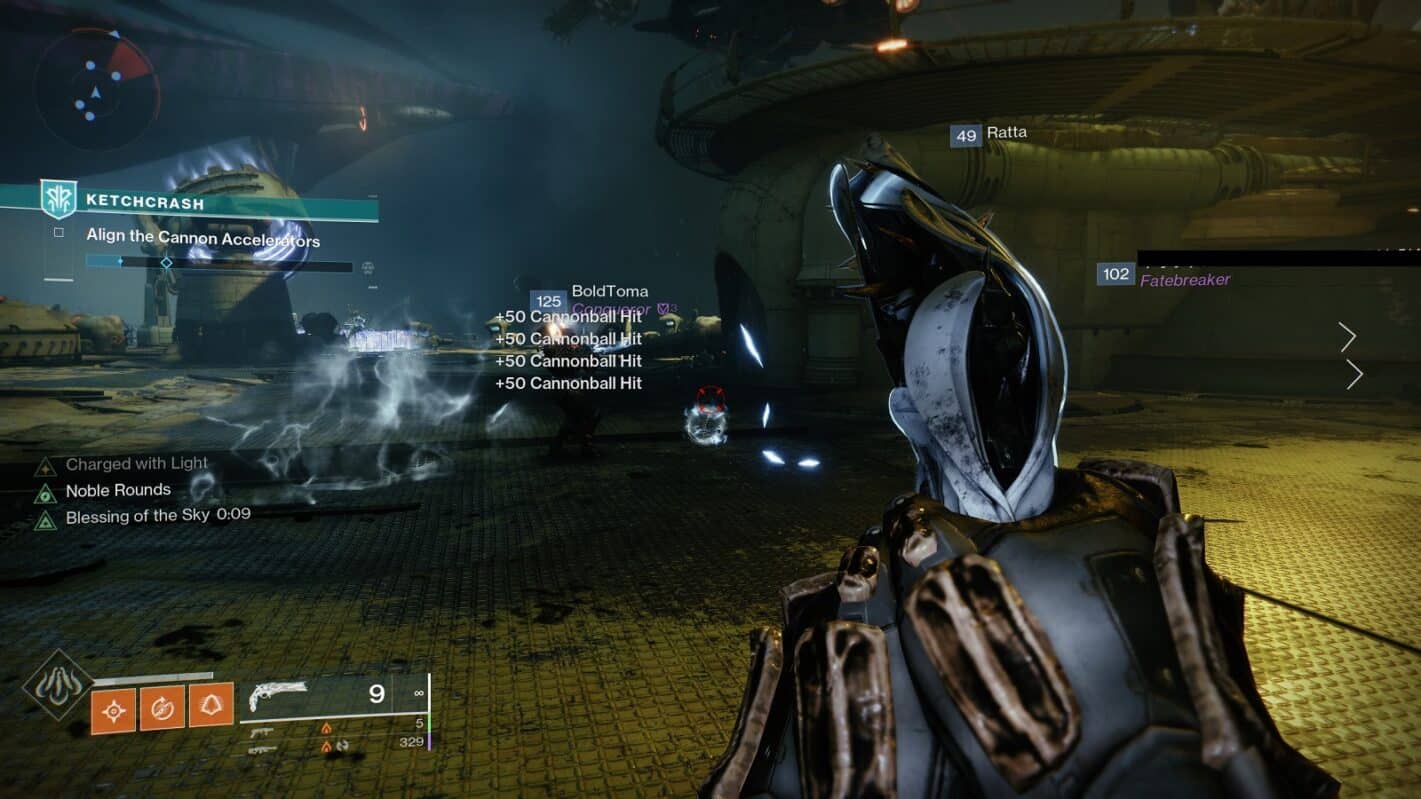The width and height of the screenshot is (1421, 799).
Task: Tick the objective checkbox under Ketchcrash
Action: 59,233
